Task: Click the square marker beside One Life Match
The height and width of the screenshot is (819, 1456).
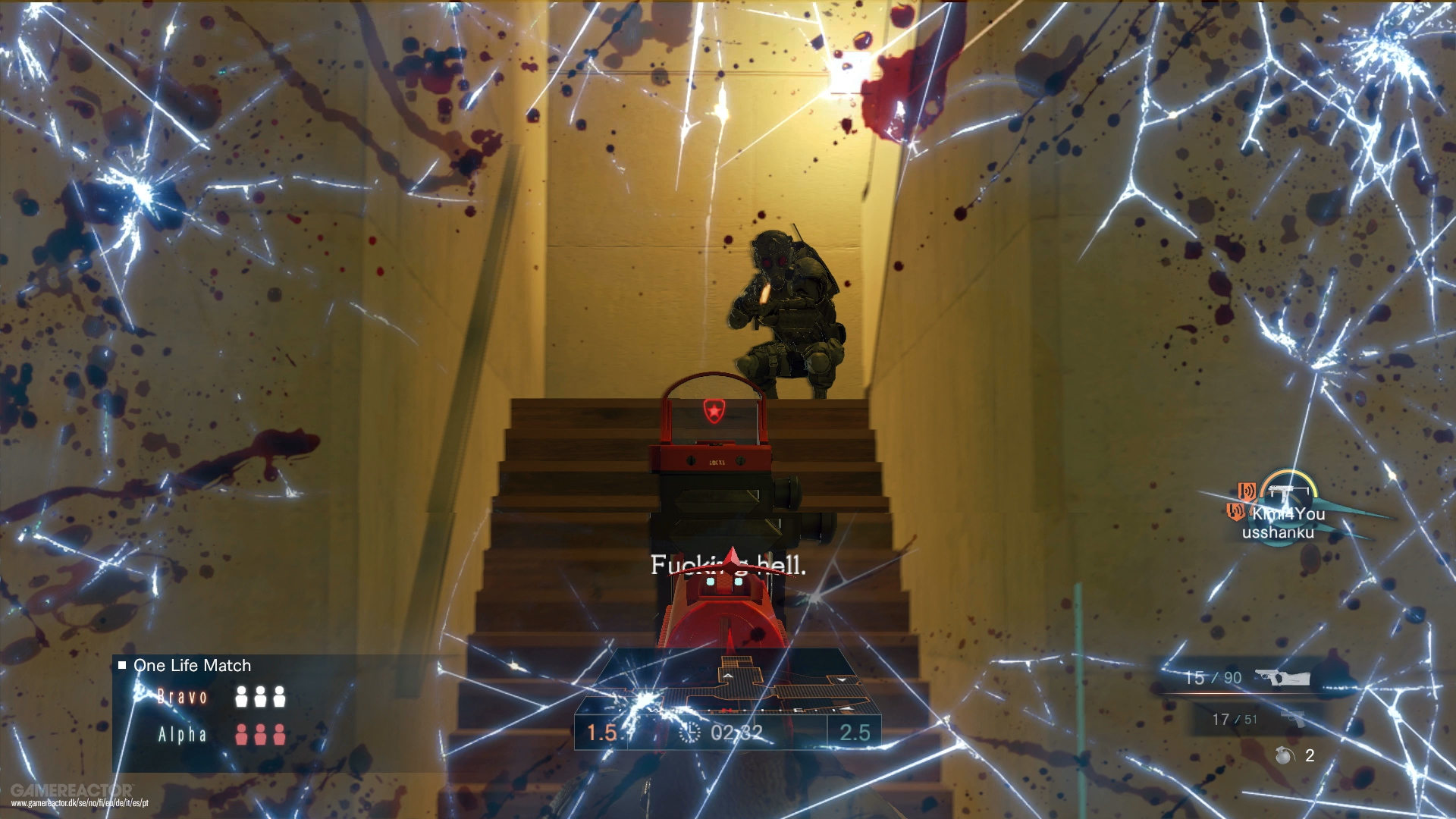Action: 121,666
